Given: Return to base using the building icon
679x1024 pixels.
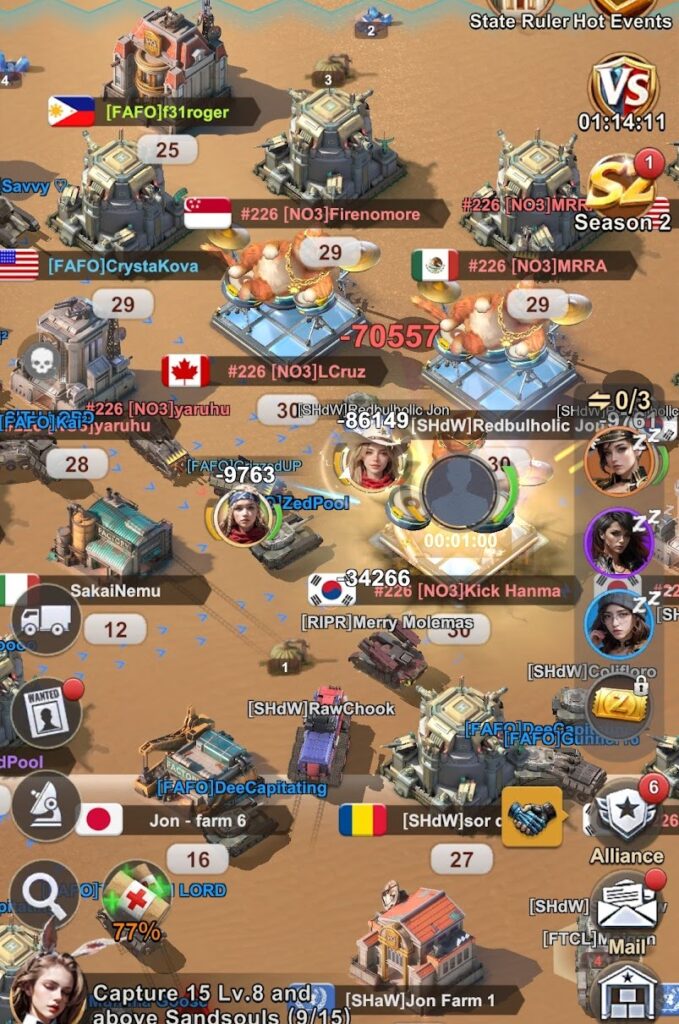Looking at the screenshot, I should tap(627, 991).
